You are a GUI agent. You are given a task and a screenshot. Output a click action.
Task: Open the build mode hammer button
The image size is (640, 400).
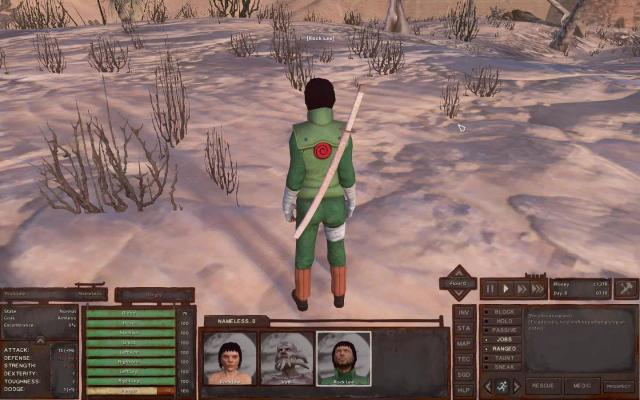626,288
